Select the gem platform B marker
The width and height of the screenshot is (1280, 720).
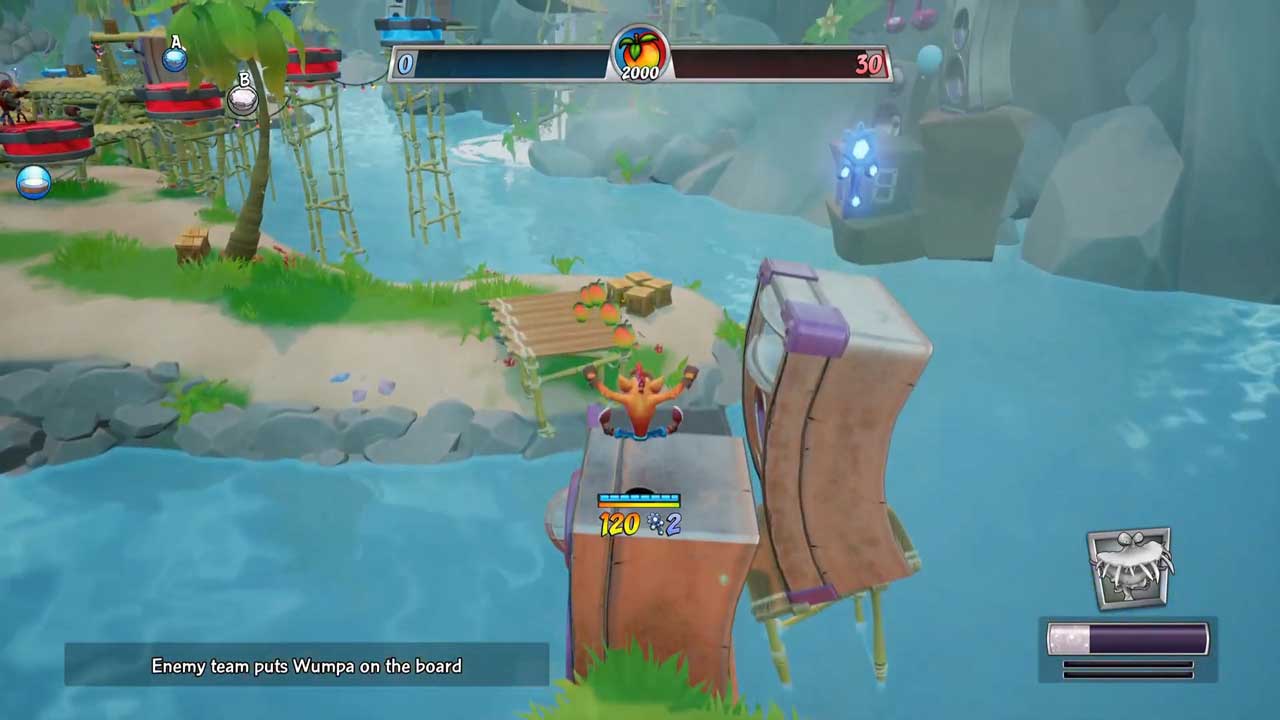coord(243,97)
